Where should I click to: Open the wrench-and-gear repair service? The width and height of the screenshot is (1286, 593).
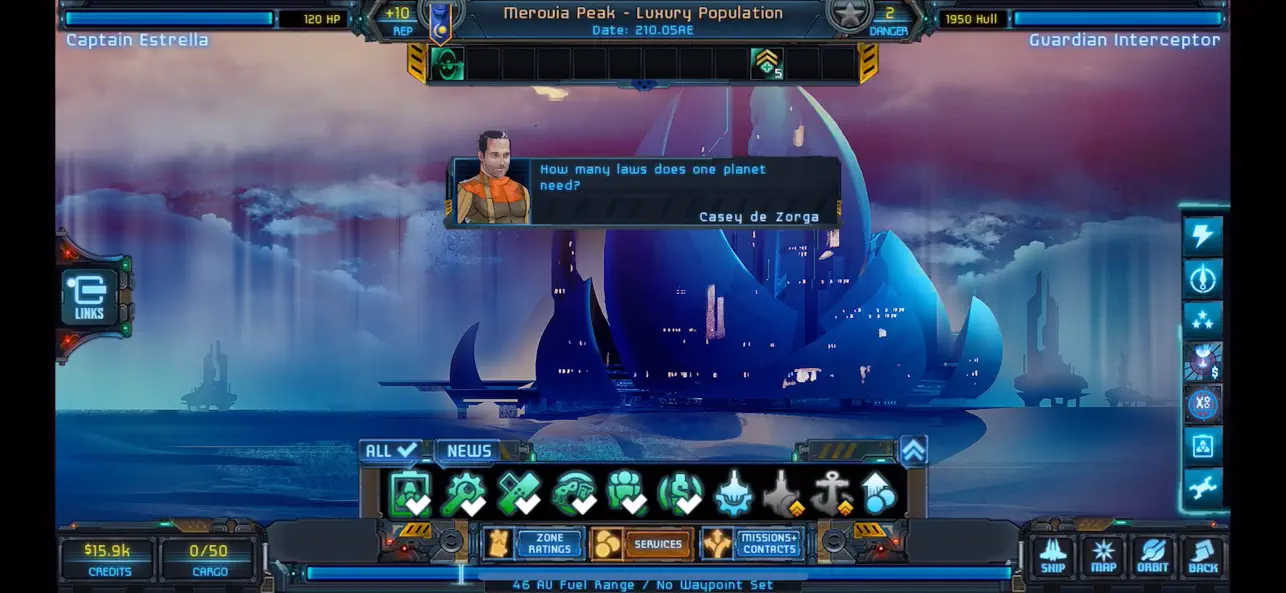tap(463, 494)
